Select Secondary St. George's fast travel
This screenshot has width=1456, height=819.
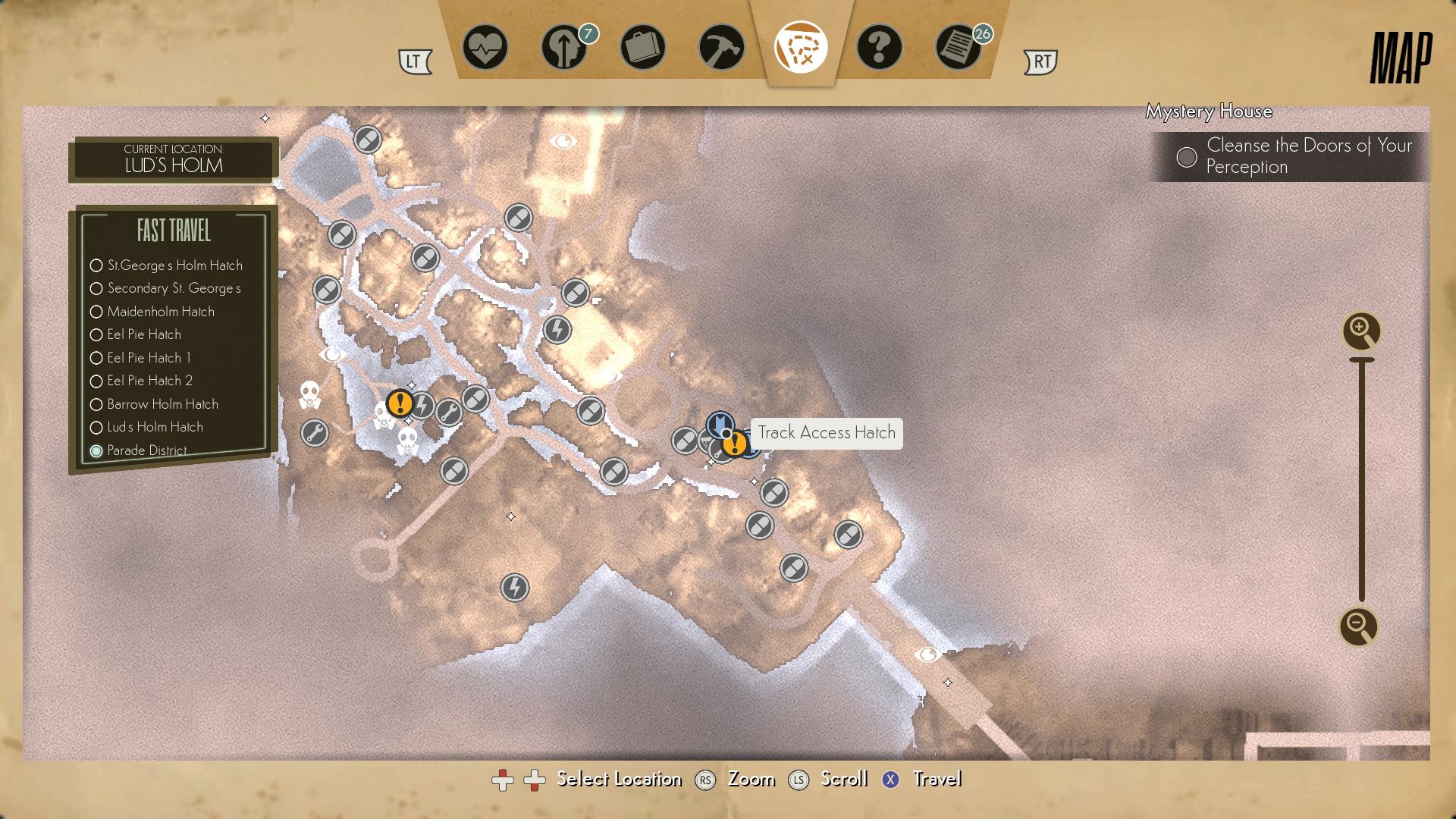[x=174, y=288]
